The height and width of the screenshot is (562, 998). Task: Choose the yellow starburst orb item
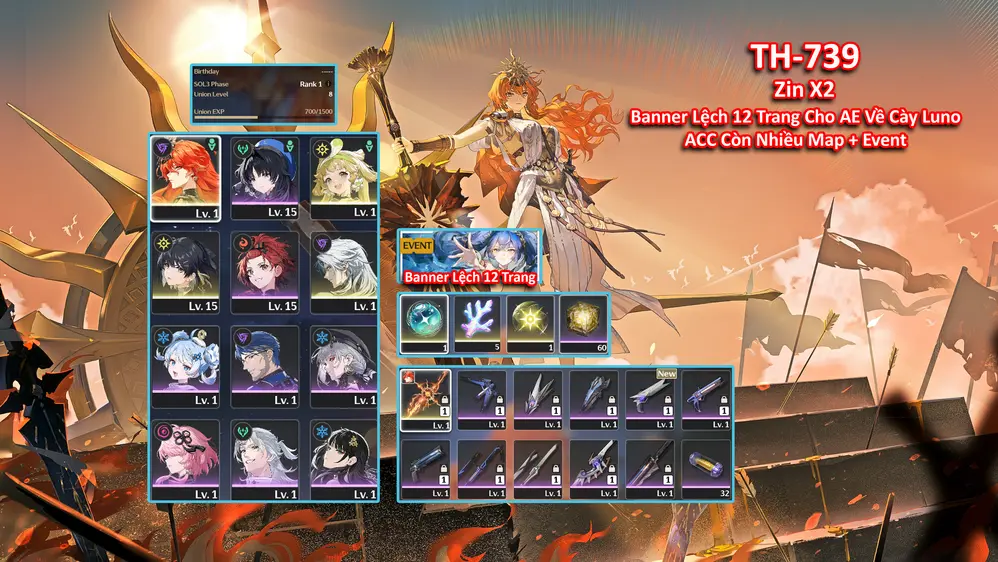(x=530, y=323)
